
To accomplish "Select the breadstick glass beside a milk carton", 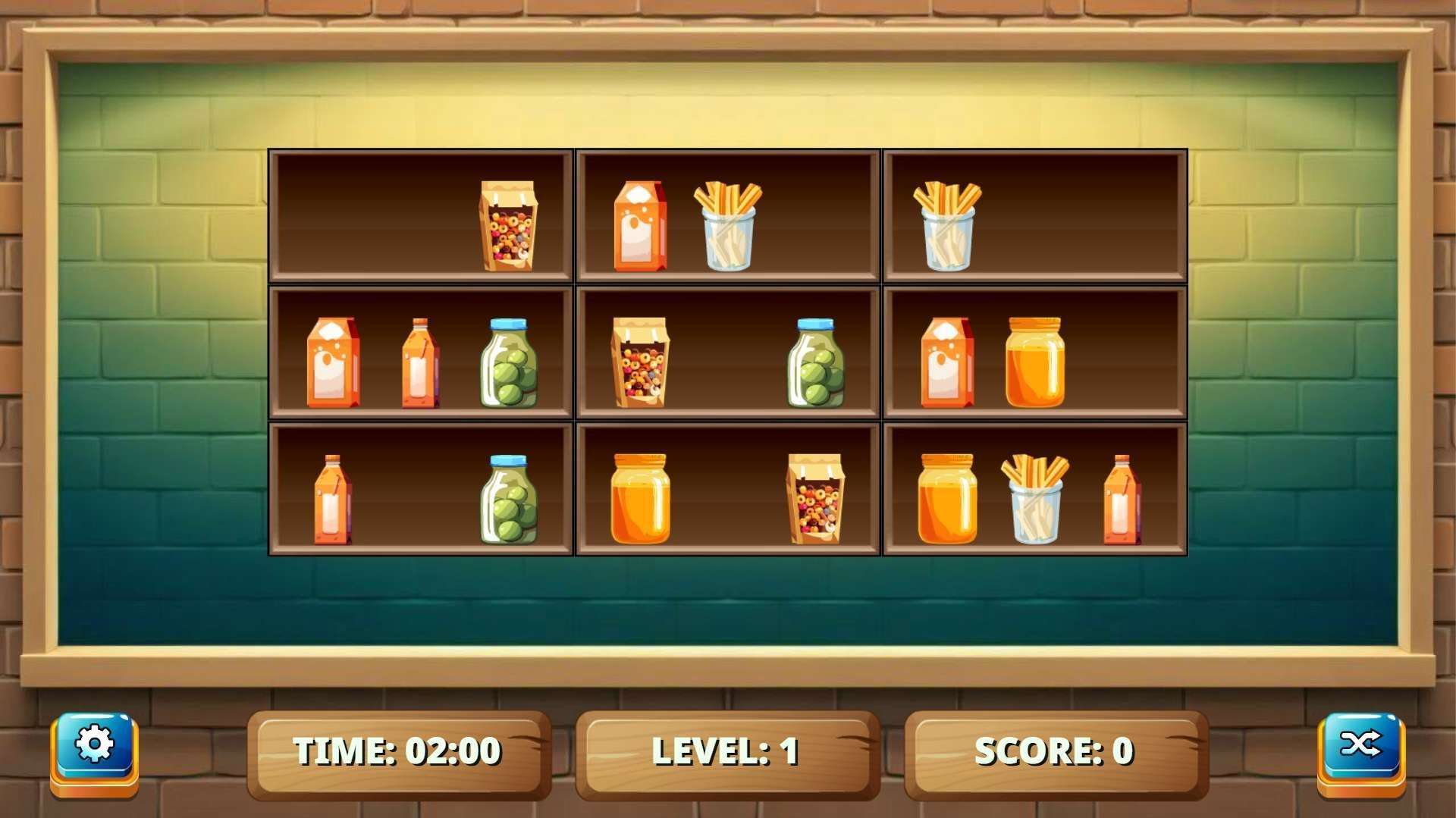I will 728,226.
